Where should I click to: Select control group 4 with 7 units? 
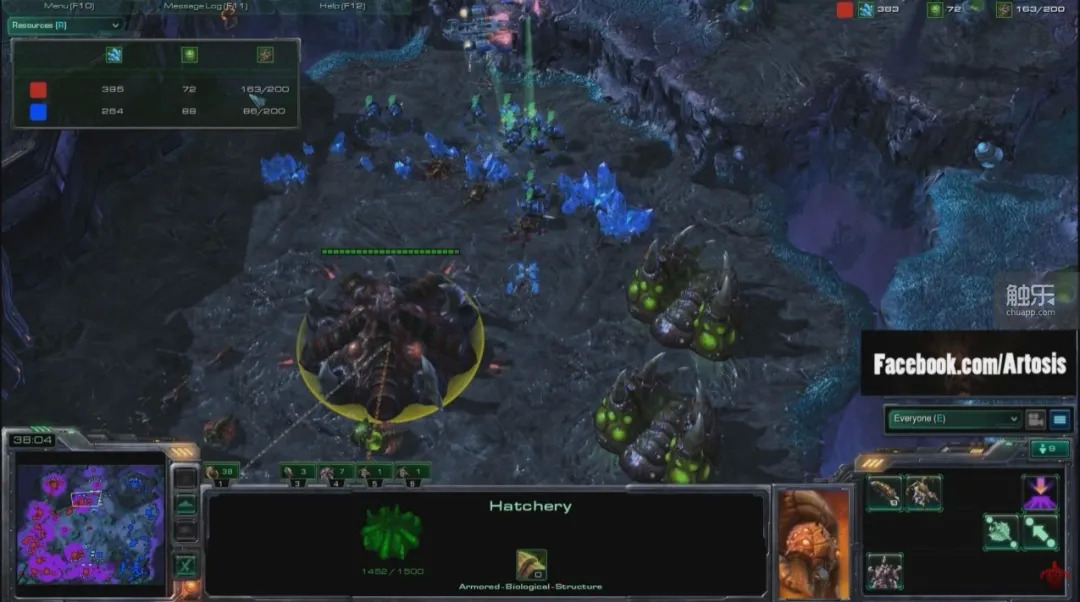[x=337, y=471]
